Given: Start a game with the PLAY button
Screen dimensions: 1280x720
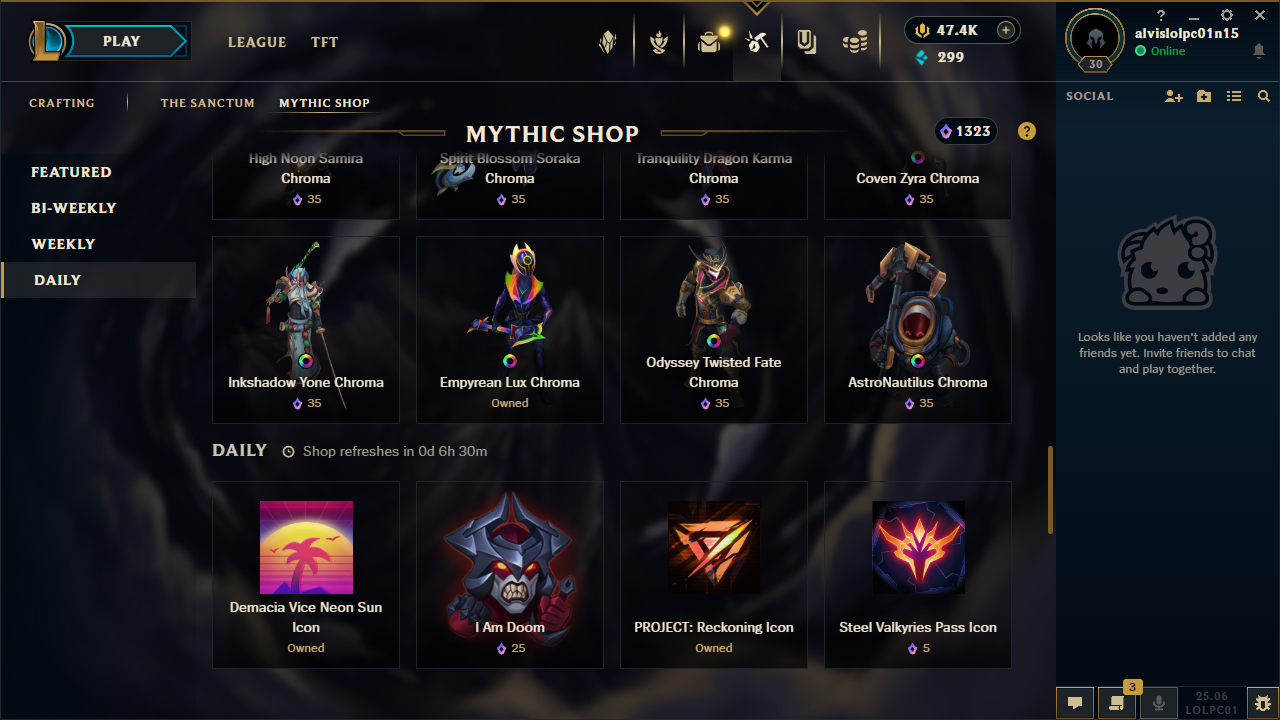Looking at the screenshot, I should [122, 42].
